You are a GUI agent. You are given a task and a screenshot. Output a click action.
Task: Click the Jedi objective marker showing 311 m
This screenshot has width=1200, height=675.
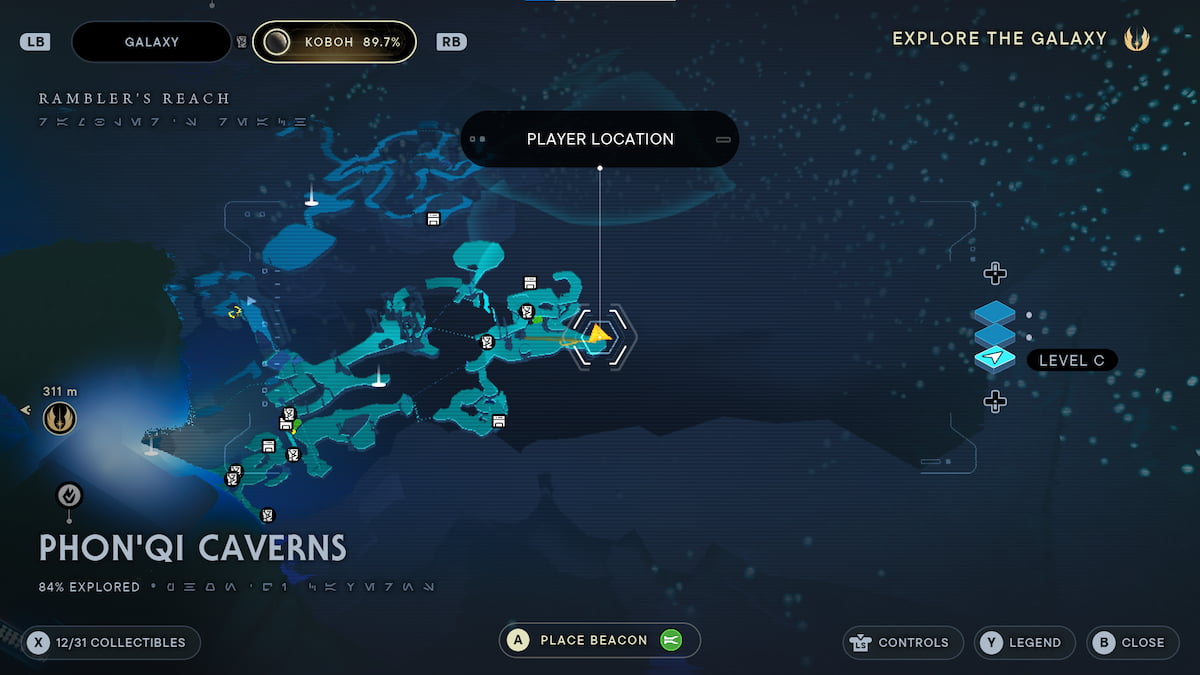click(x=60, y=418)
